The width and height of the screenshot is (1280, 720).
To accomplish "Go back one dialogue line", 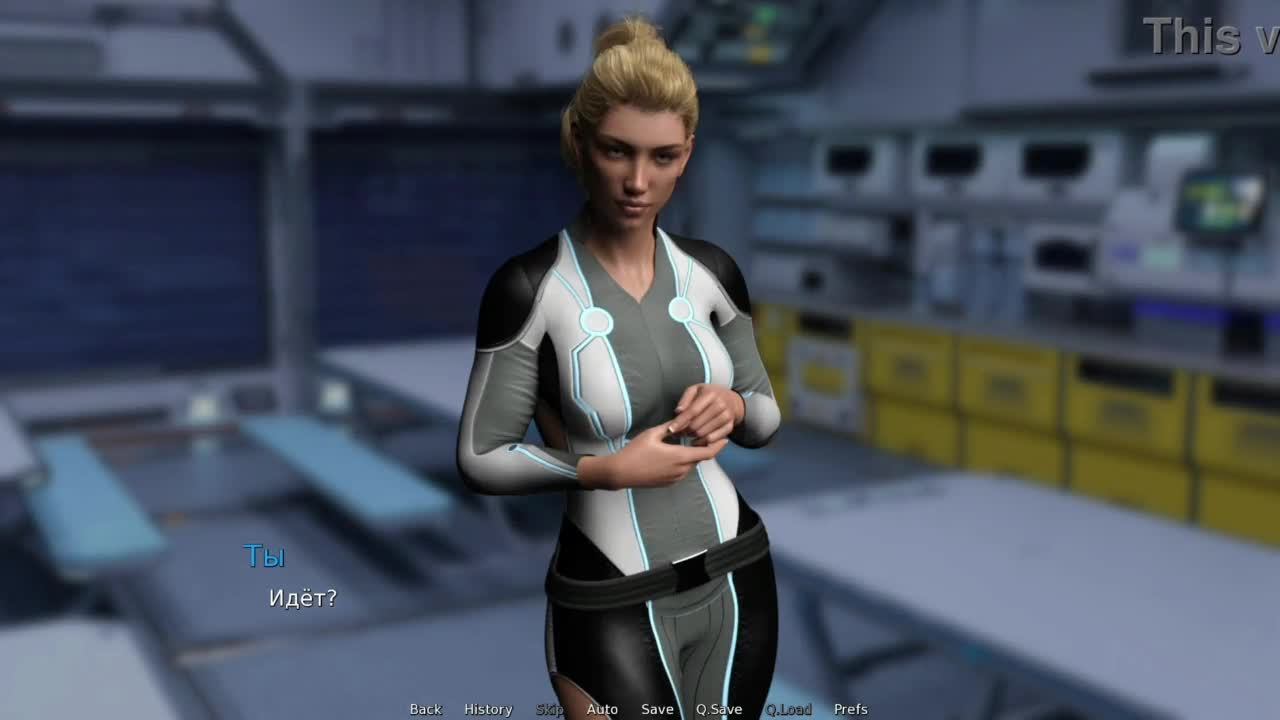I will tap(425, 709).
